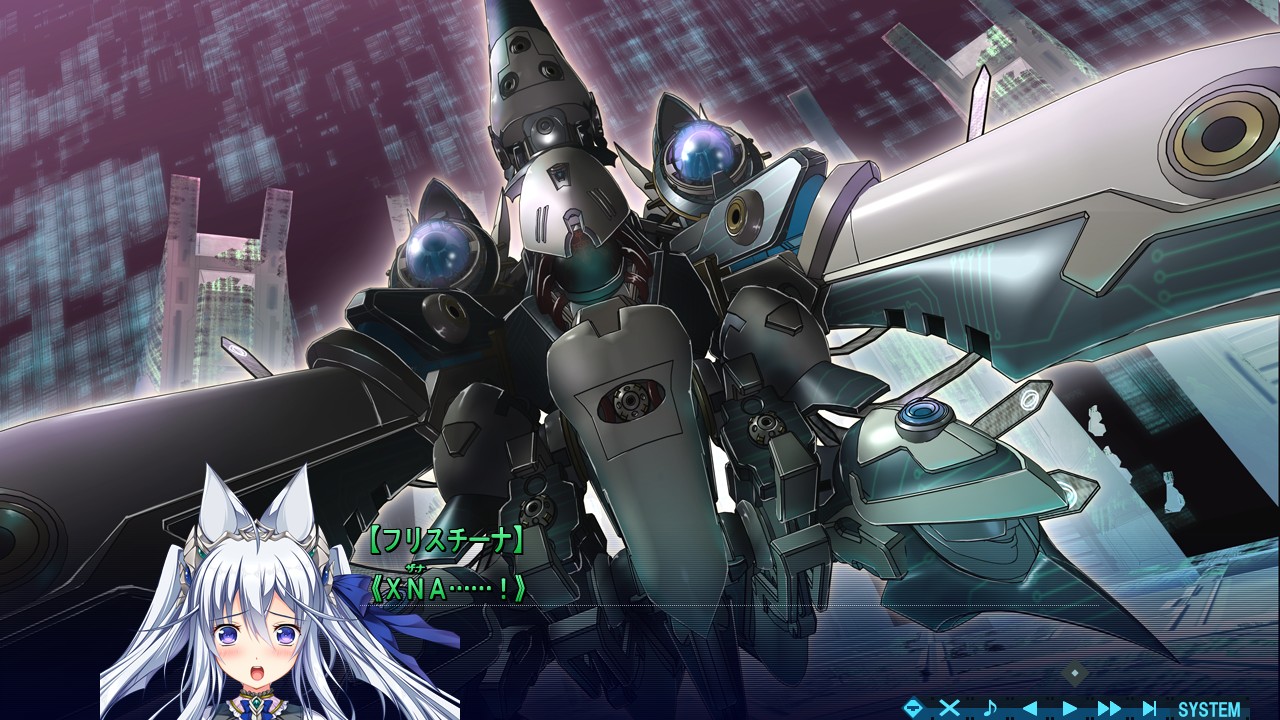Viewport: 1280px width, 720px height.
Task: Enable auto-read mode from the control bar
Action: point(1069,707)
